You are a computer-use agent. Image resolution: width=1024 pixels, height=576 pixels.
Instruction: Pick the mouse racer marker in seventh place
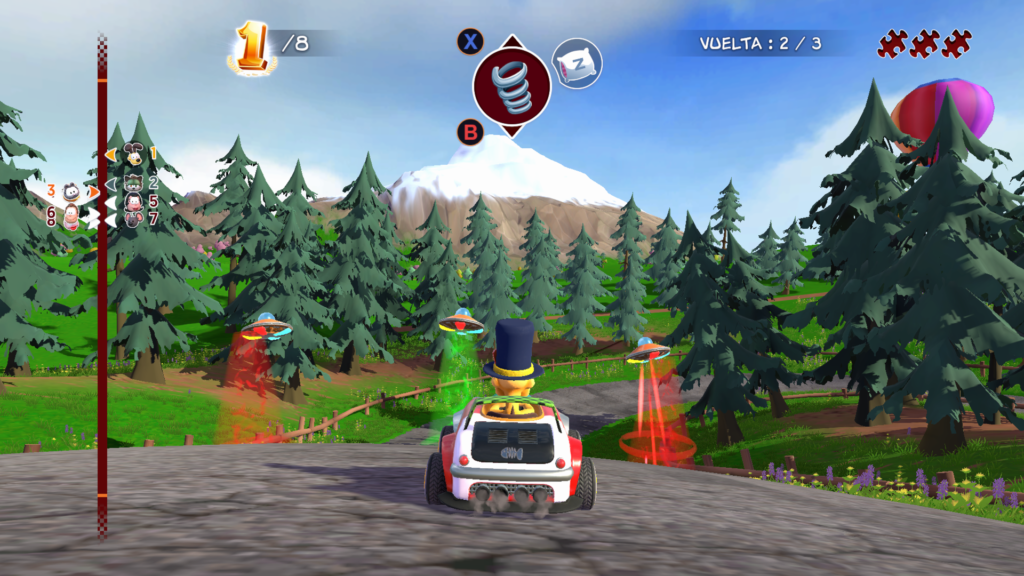(x=134, y=218)
